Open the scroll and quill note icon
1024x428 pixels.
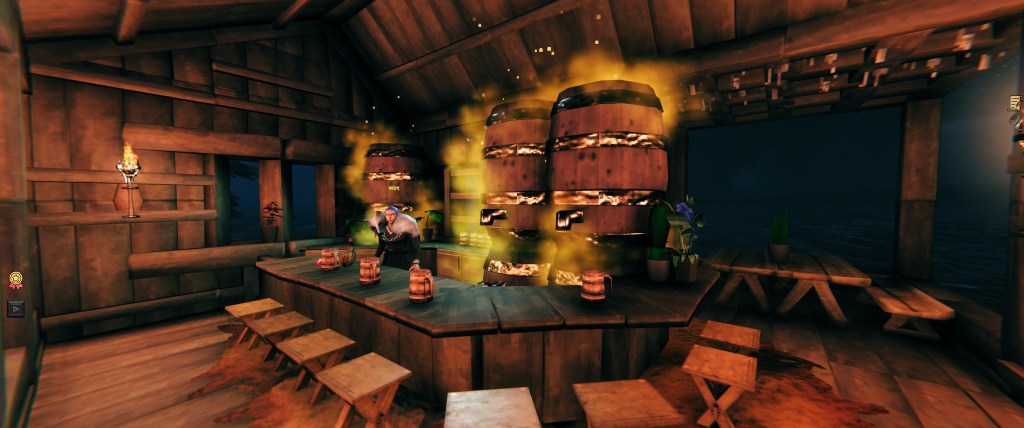(x=1016, y=103)
